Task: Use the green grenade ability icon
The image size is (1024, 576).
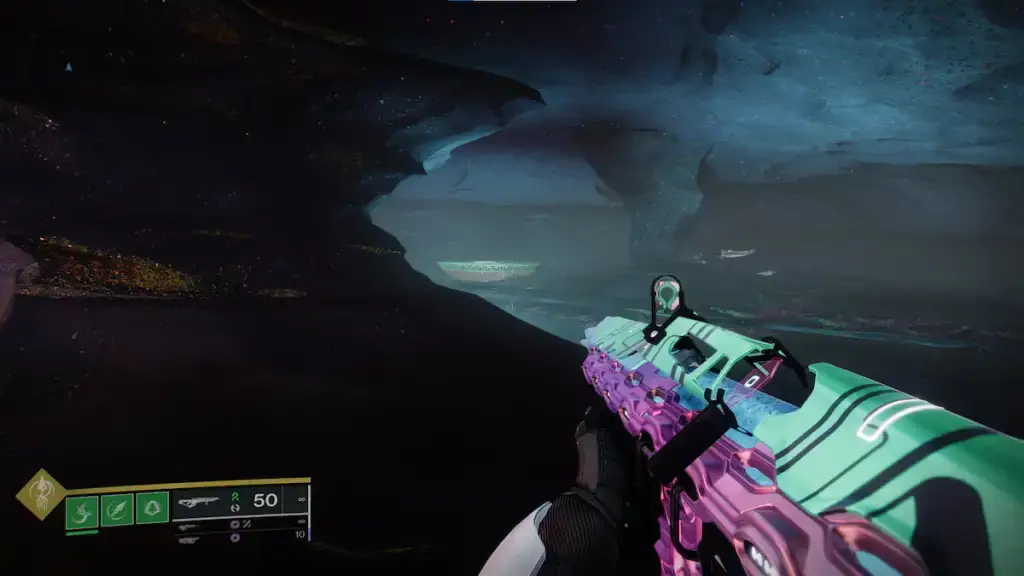Action: tap(82, 511)
